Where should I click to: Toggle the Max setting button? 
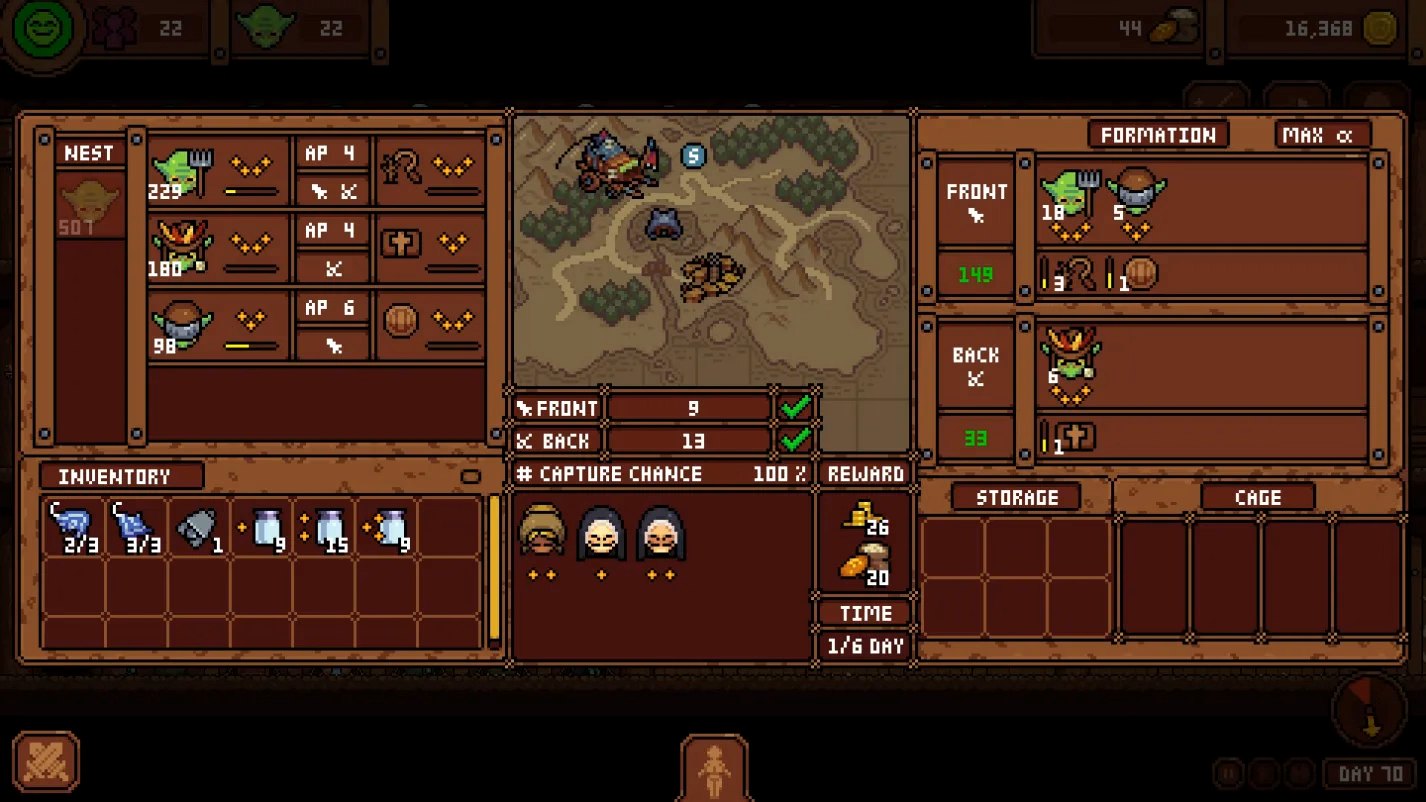1322,135
